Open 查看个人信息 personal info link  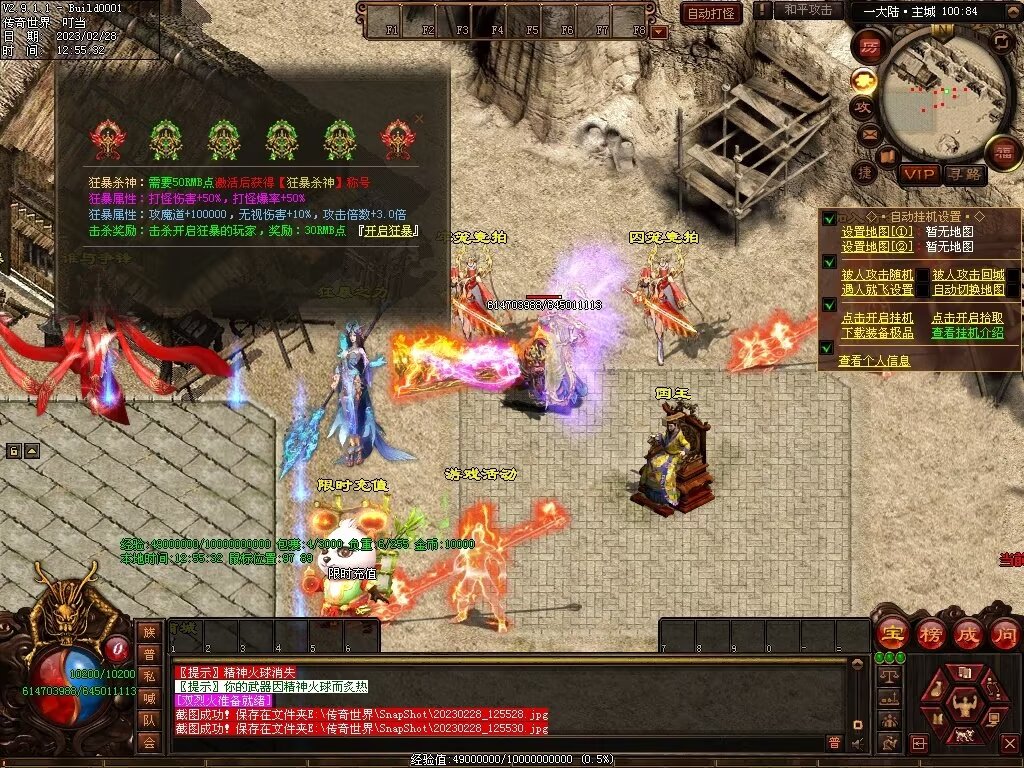coord(874,361)
